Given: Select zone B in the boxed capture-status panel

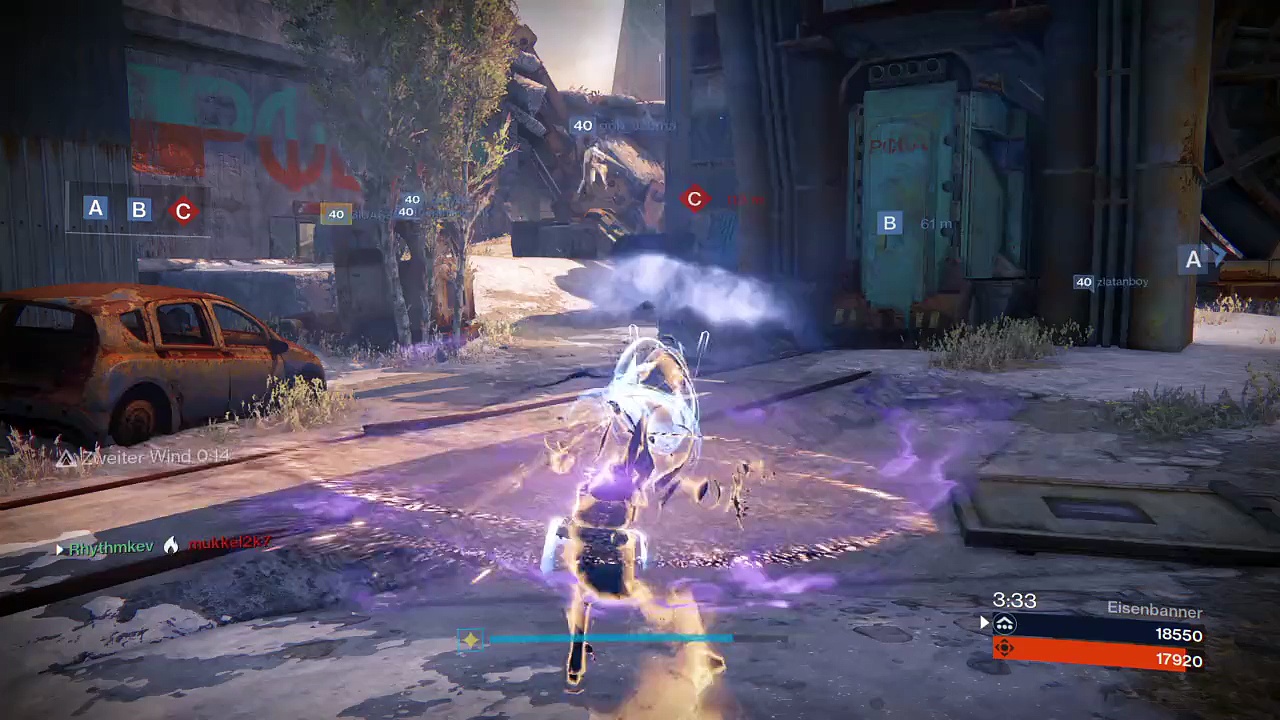Looking at the screenshot, I should tap(139, 210).
